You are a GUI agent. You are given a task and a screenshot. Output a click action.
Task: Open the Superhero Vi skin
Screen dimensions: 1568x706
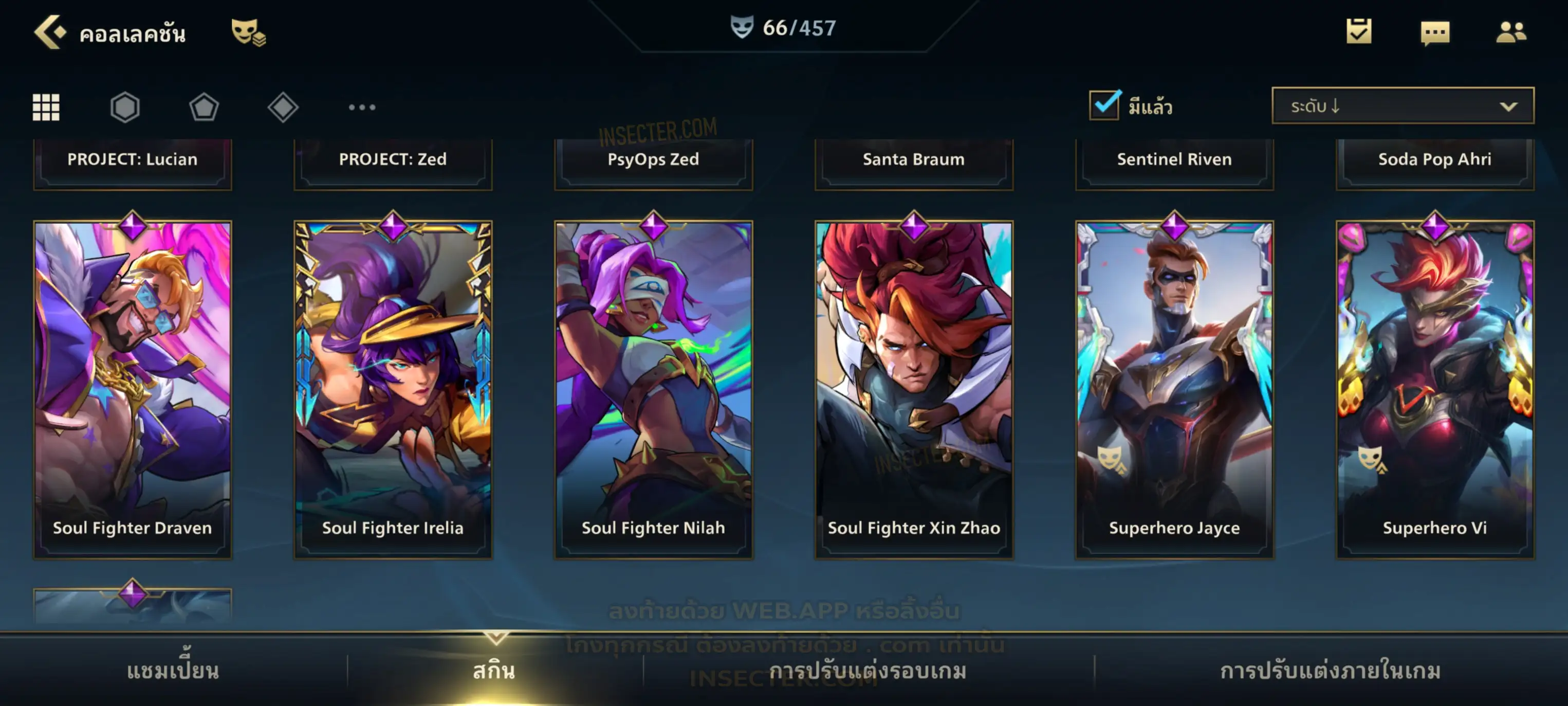click(x=1435, y=390)
